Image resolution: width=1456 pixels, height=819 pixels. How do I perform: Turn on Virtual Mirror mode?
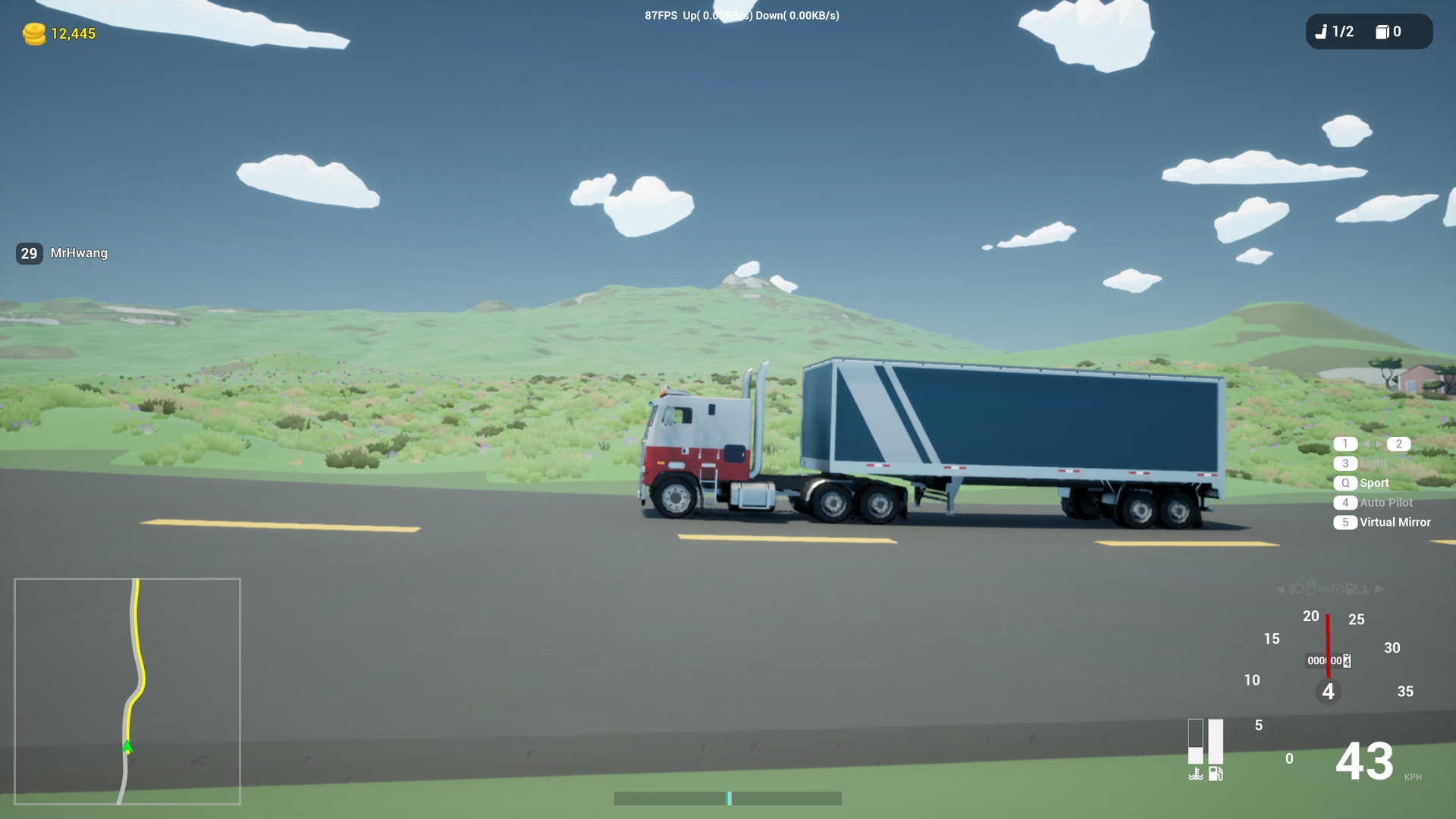click(1394, 522)
